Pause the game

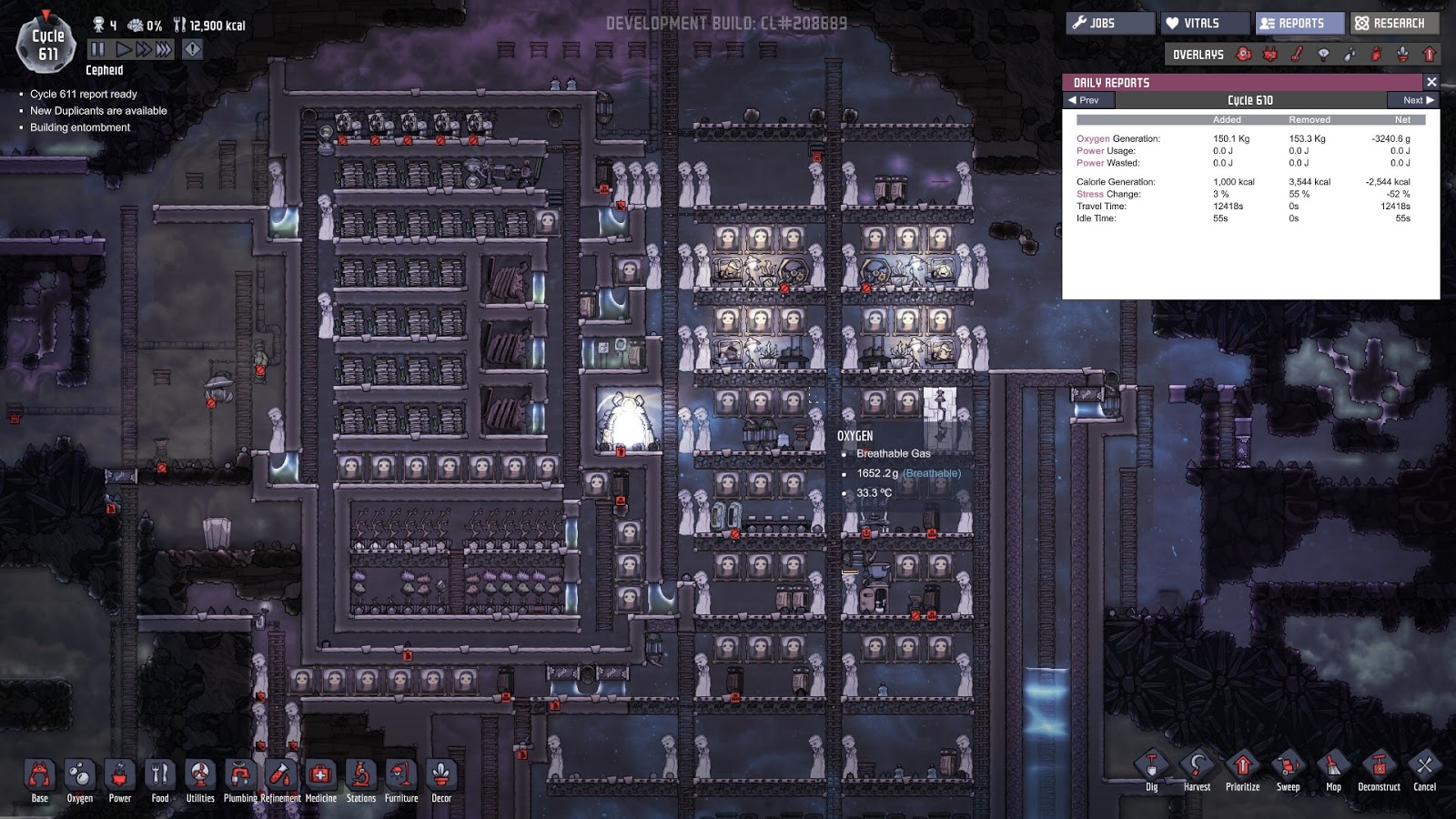pyautogui.click(x=98, y=49)
